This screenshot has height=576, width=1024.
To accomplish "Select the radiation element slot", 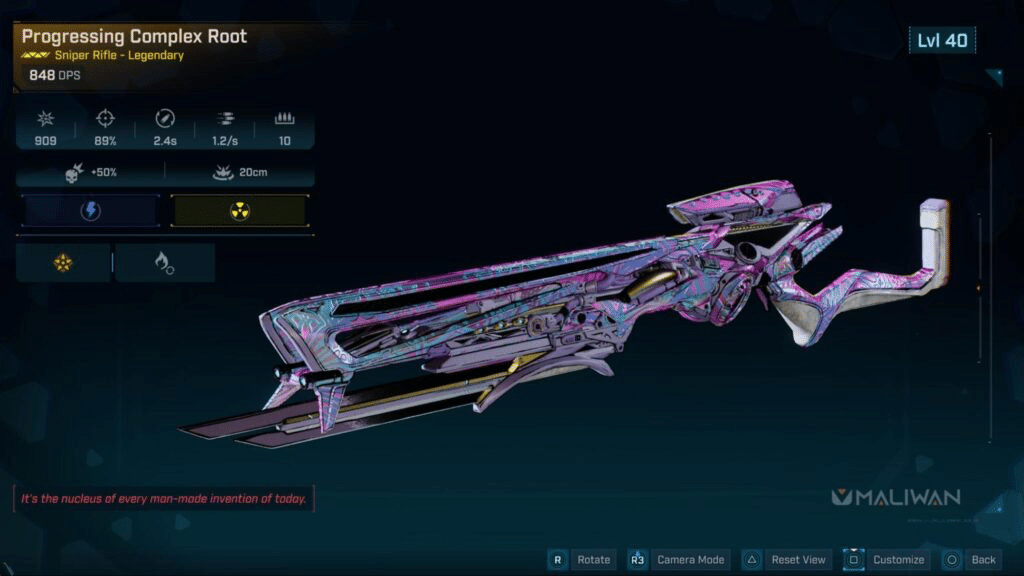I will 239,211.
